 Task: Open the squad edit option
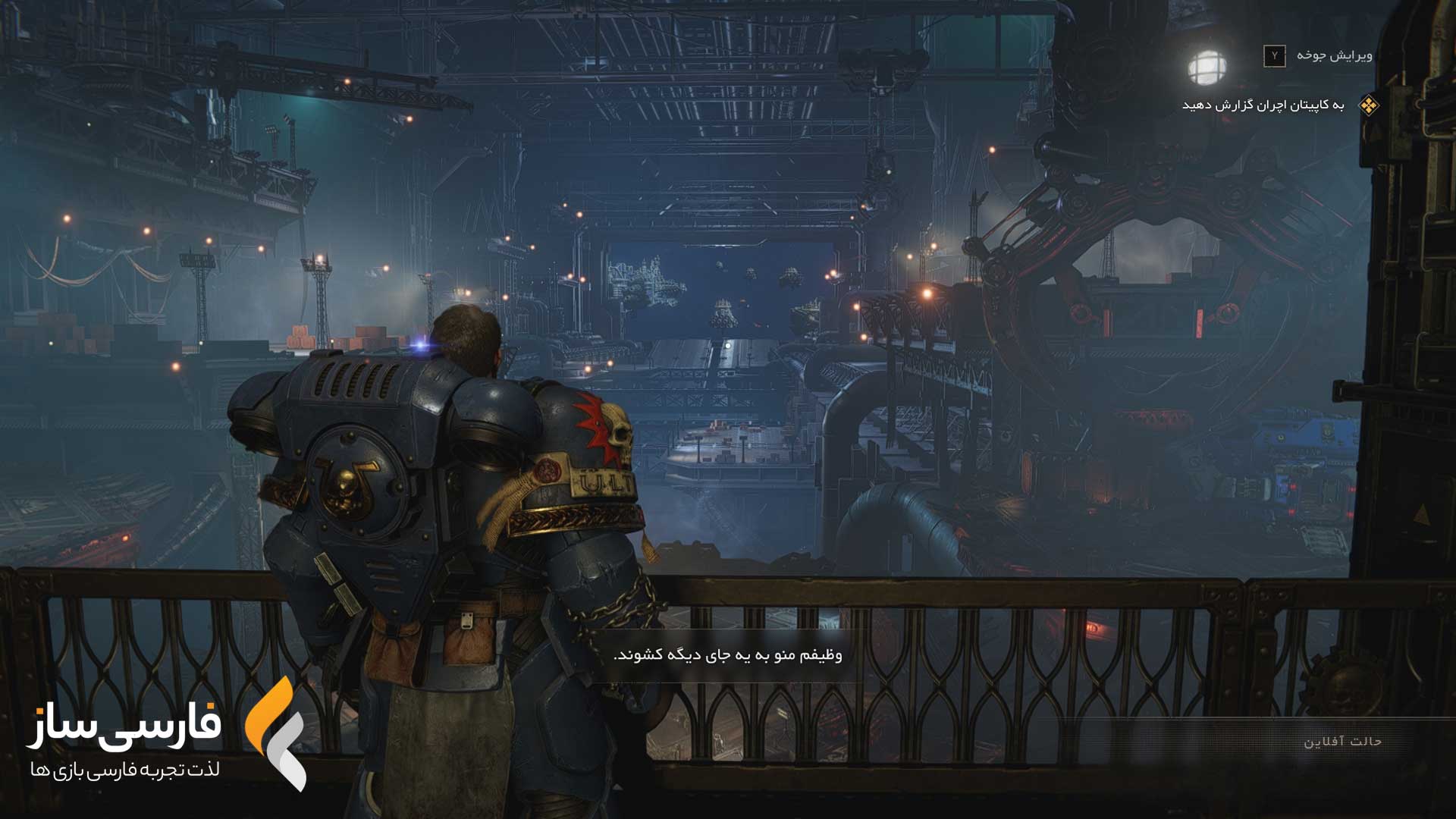1318,55
